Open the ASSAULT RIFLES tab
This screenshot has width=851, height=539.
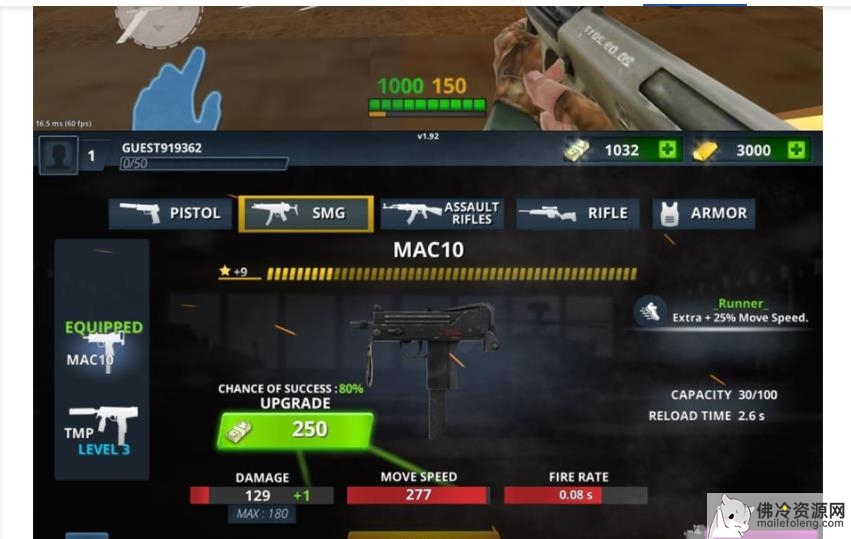tap(442, 213)
